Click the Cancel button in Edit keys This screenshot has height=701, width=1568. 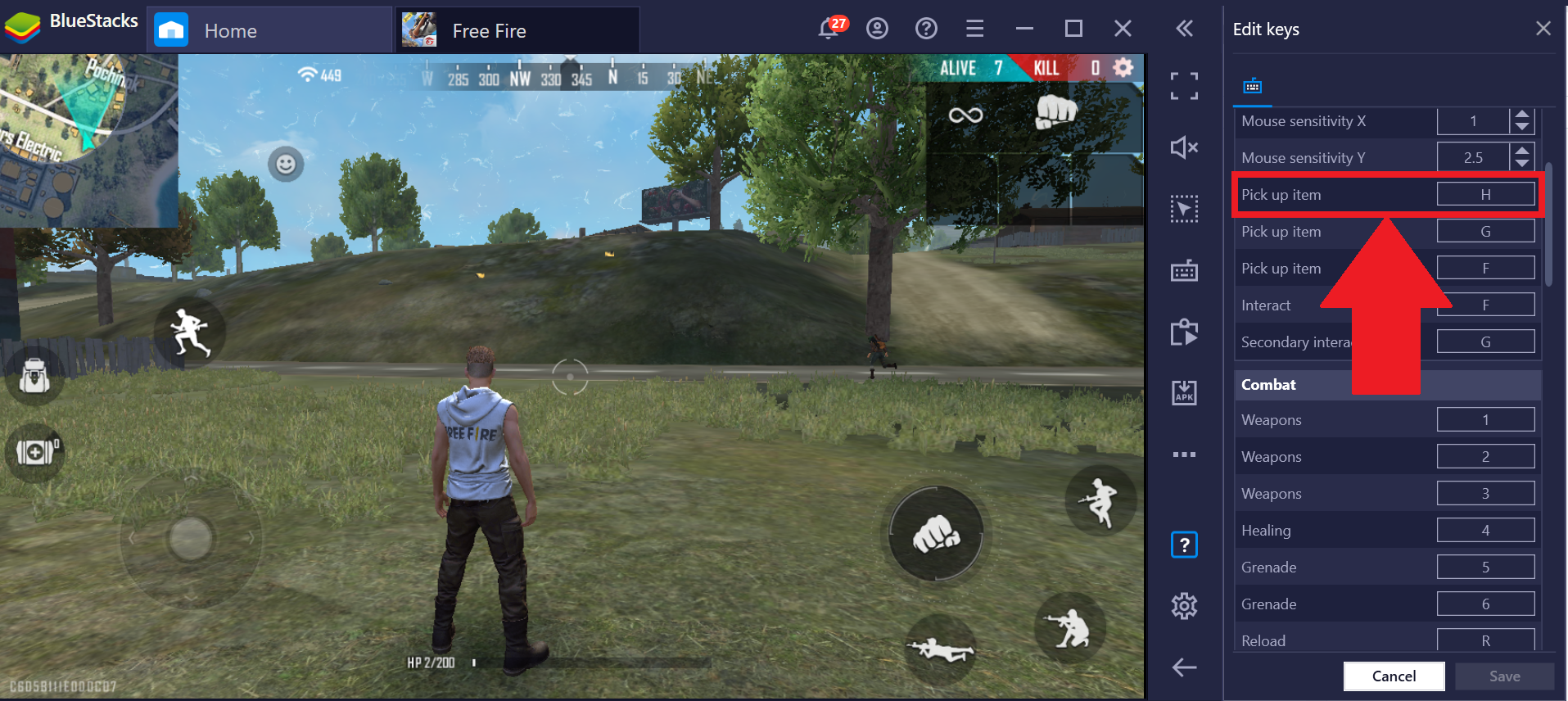(1394, 676)
